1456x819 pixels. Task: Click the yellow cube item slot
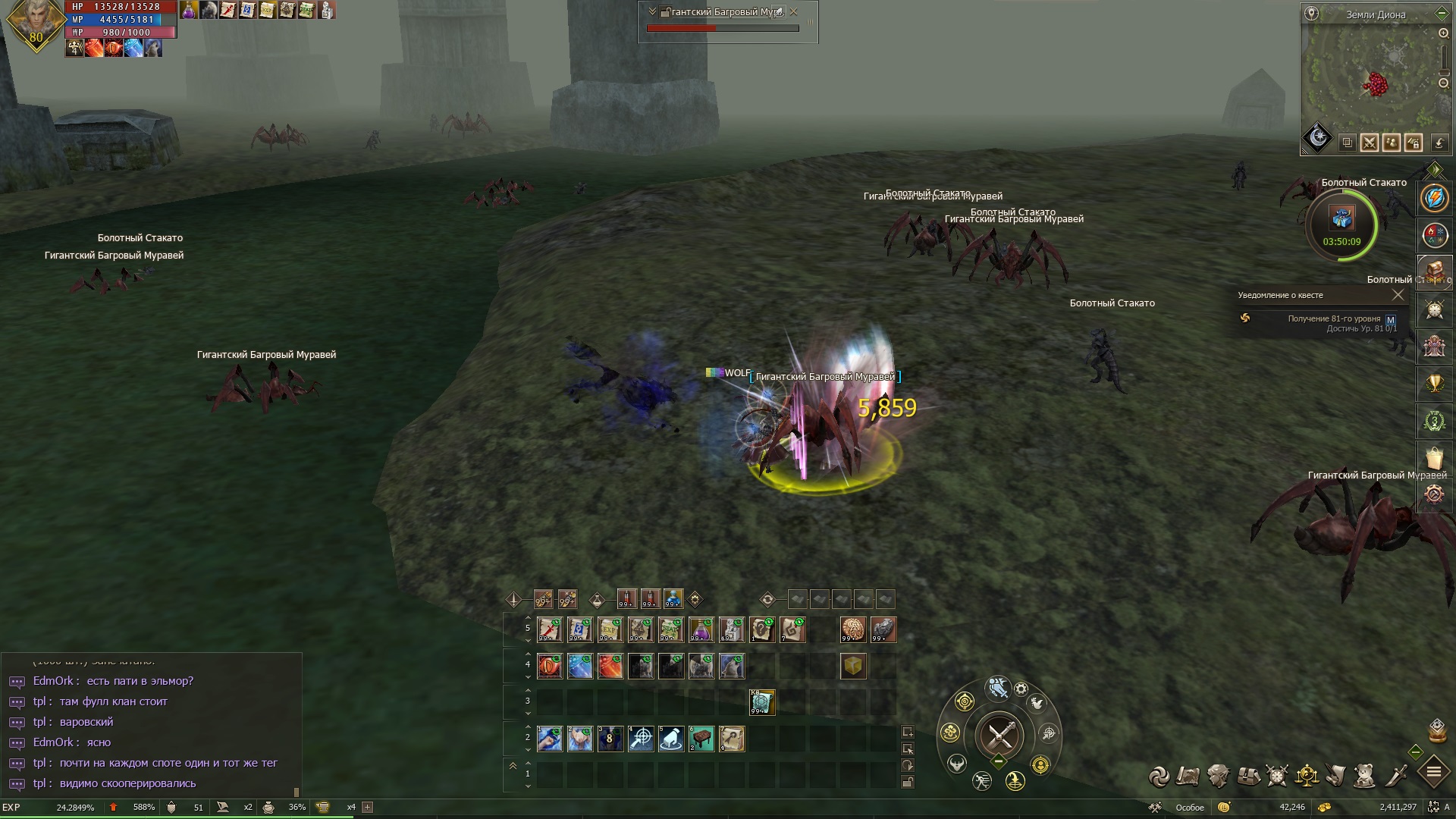click(x=853, y=667)
